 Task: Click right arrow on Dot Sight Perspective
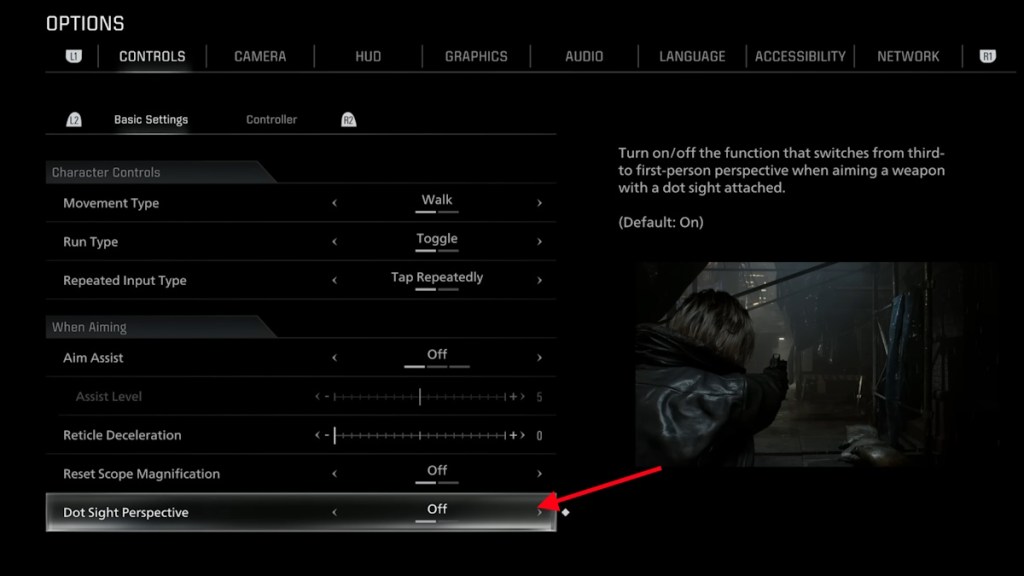coord(539,512)
